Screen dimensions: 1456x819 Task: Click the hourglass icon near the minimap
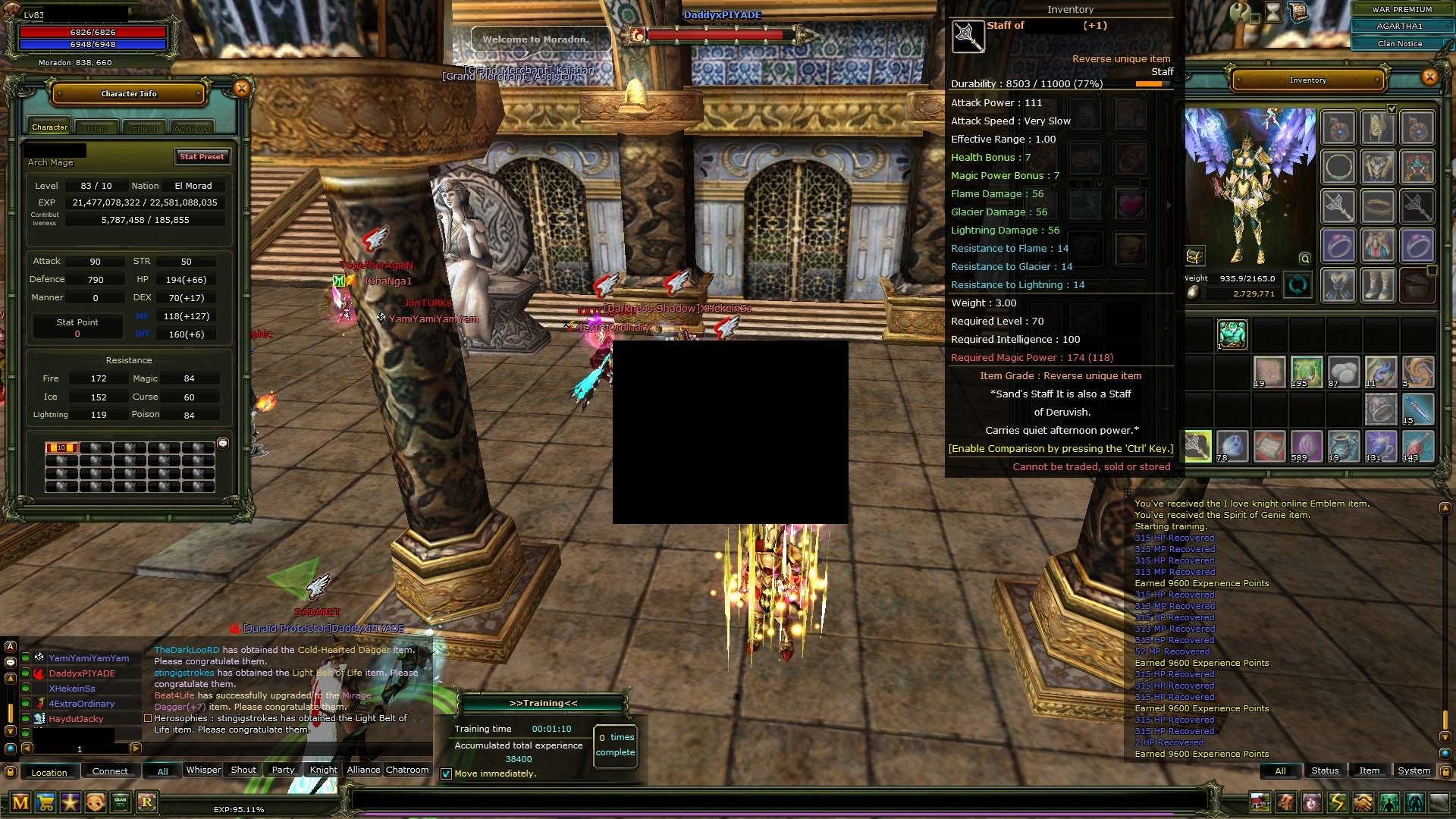[1272, 12]
